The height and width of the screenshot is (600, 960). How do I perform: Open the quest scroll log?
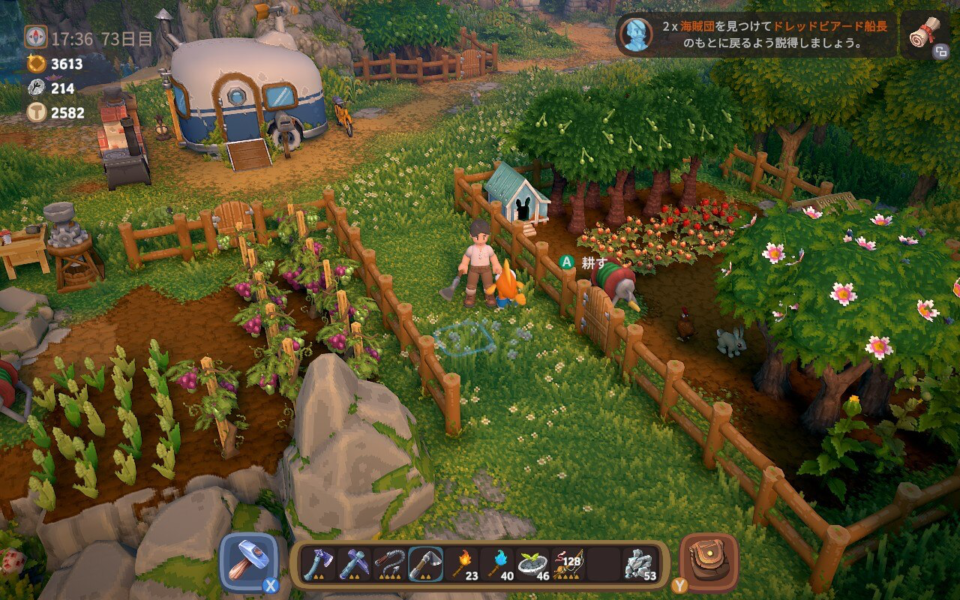[923, 33]
